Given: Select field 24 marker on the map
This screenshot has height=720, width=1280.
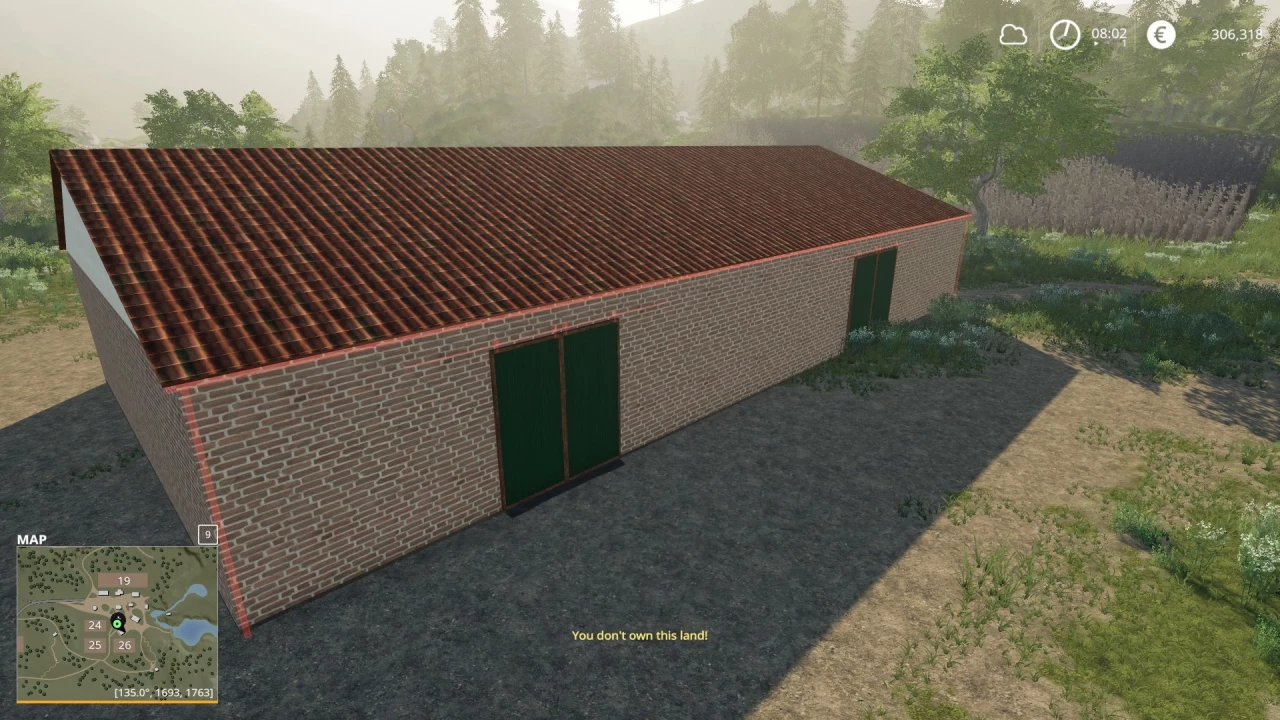Looking at the screenshot, I should point(94,625).
